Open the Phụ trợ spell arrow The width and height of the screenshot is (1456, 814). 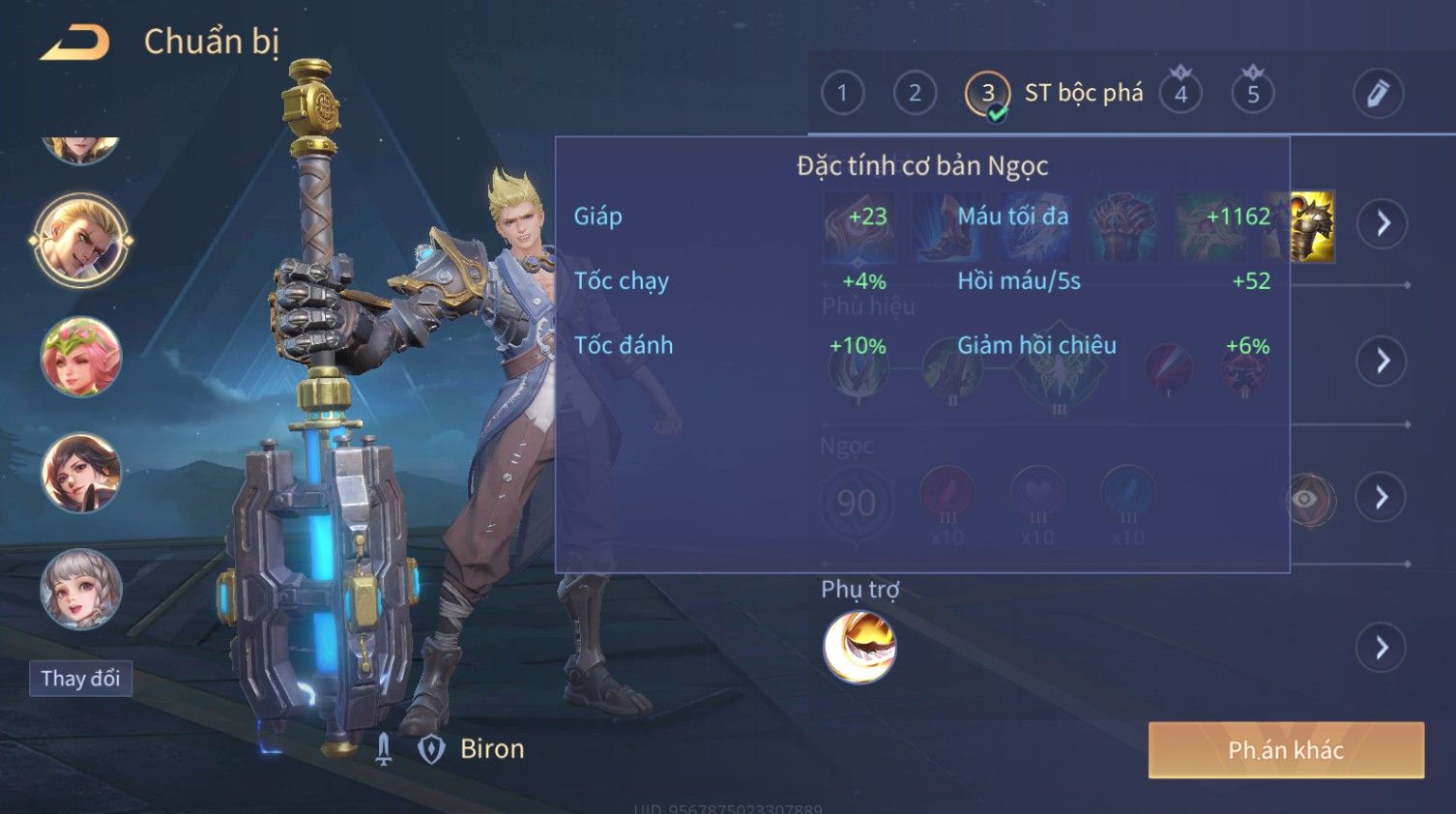[x=1383, y=648]
